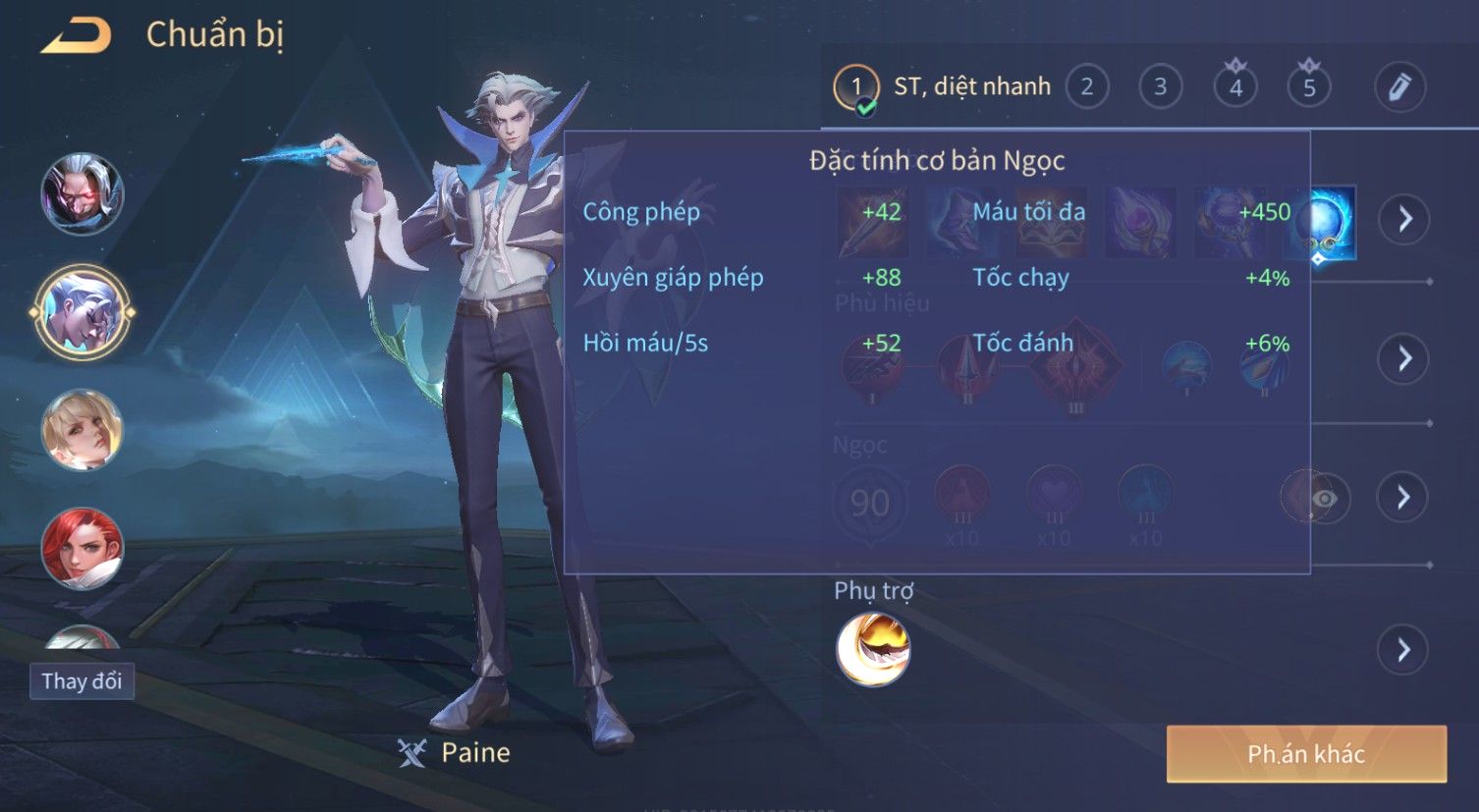Toggle the eye icon in Ngọc row
Viewport: 1479px width, 812px height.
point(1324,499)
